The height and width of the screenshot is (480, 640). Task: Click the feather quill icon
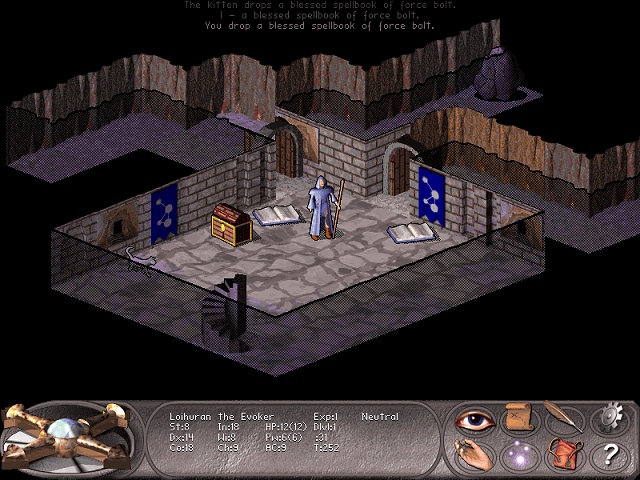(562, 417)
